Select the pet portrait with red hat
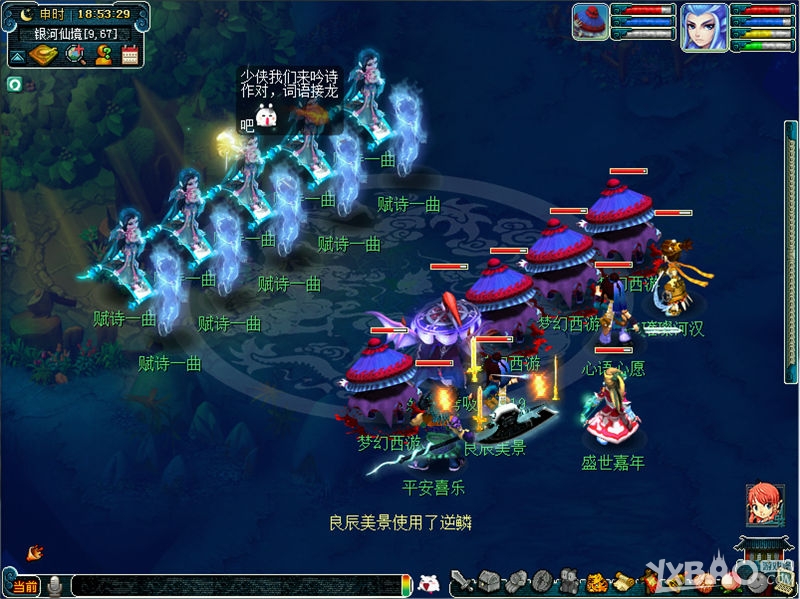This screenshot has width=800, height=599. 590,22
